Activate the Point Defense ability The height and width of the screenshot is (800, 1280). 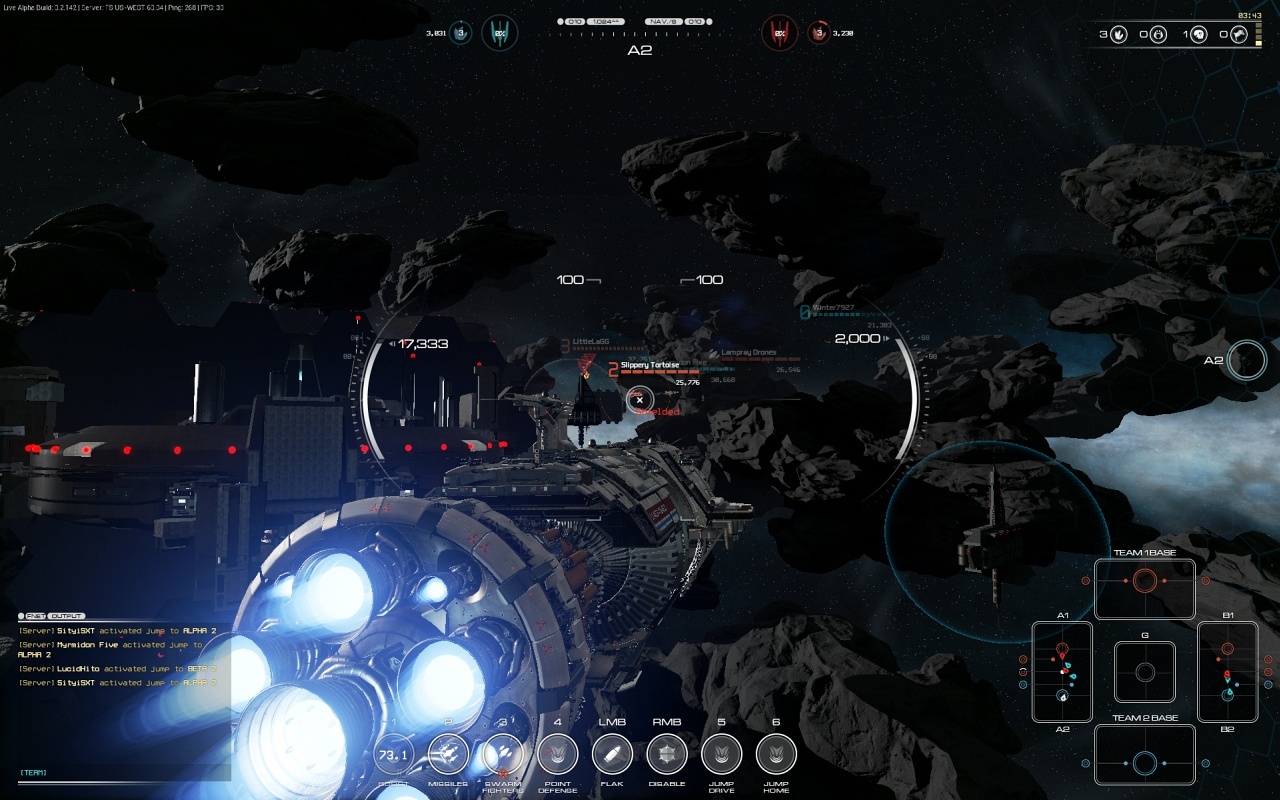tap(557, 755)
